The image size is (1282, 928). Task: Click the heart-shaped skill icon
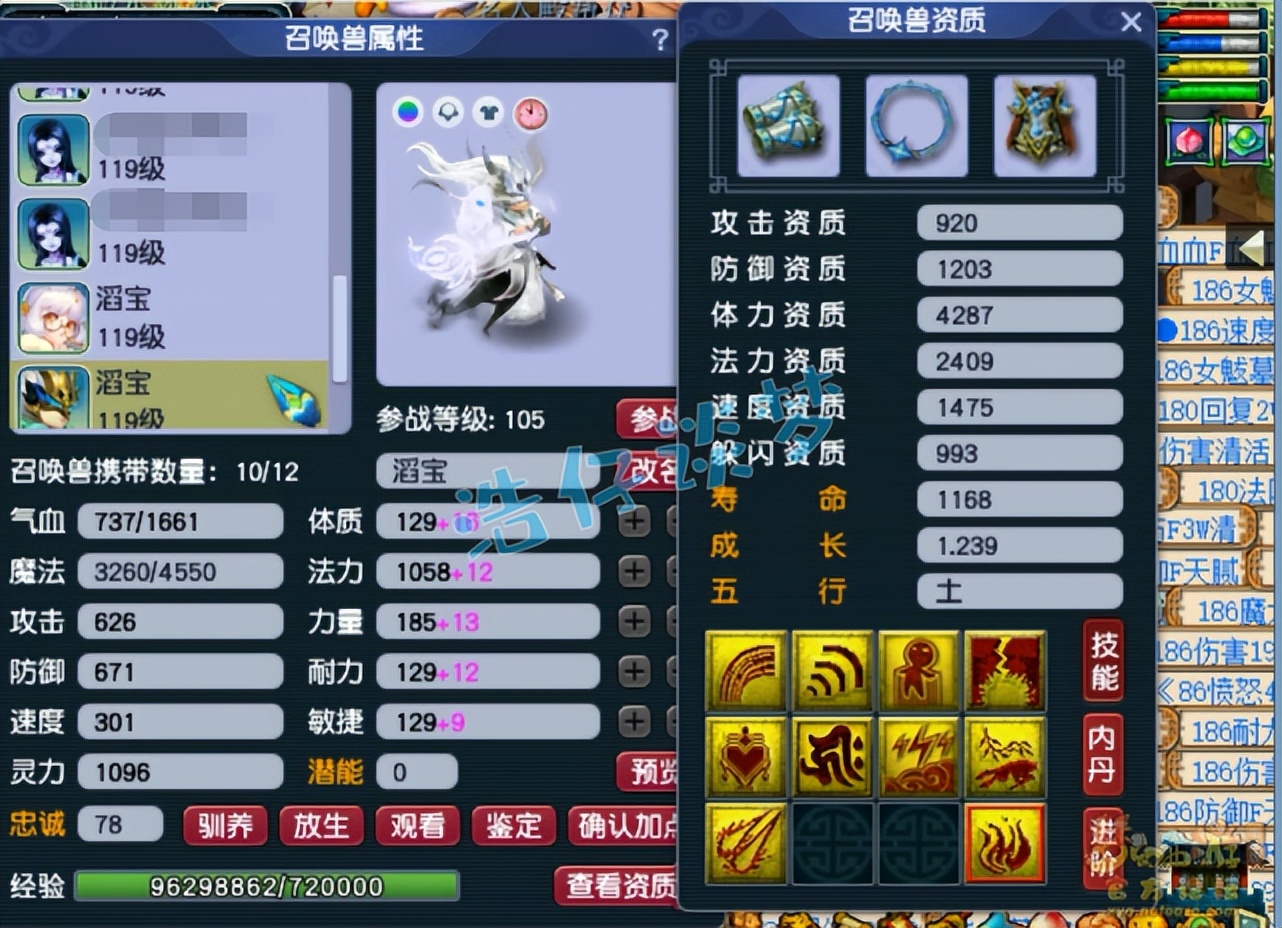point(746,757)
